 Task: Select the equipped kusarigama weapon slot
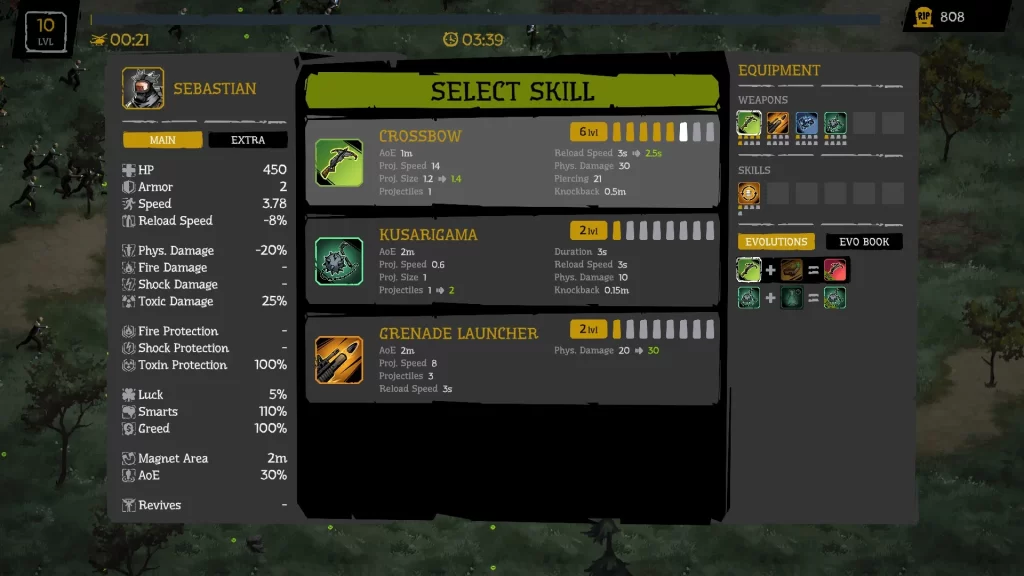pyautogui.click(x=835, y=123)
